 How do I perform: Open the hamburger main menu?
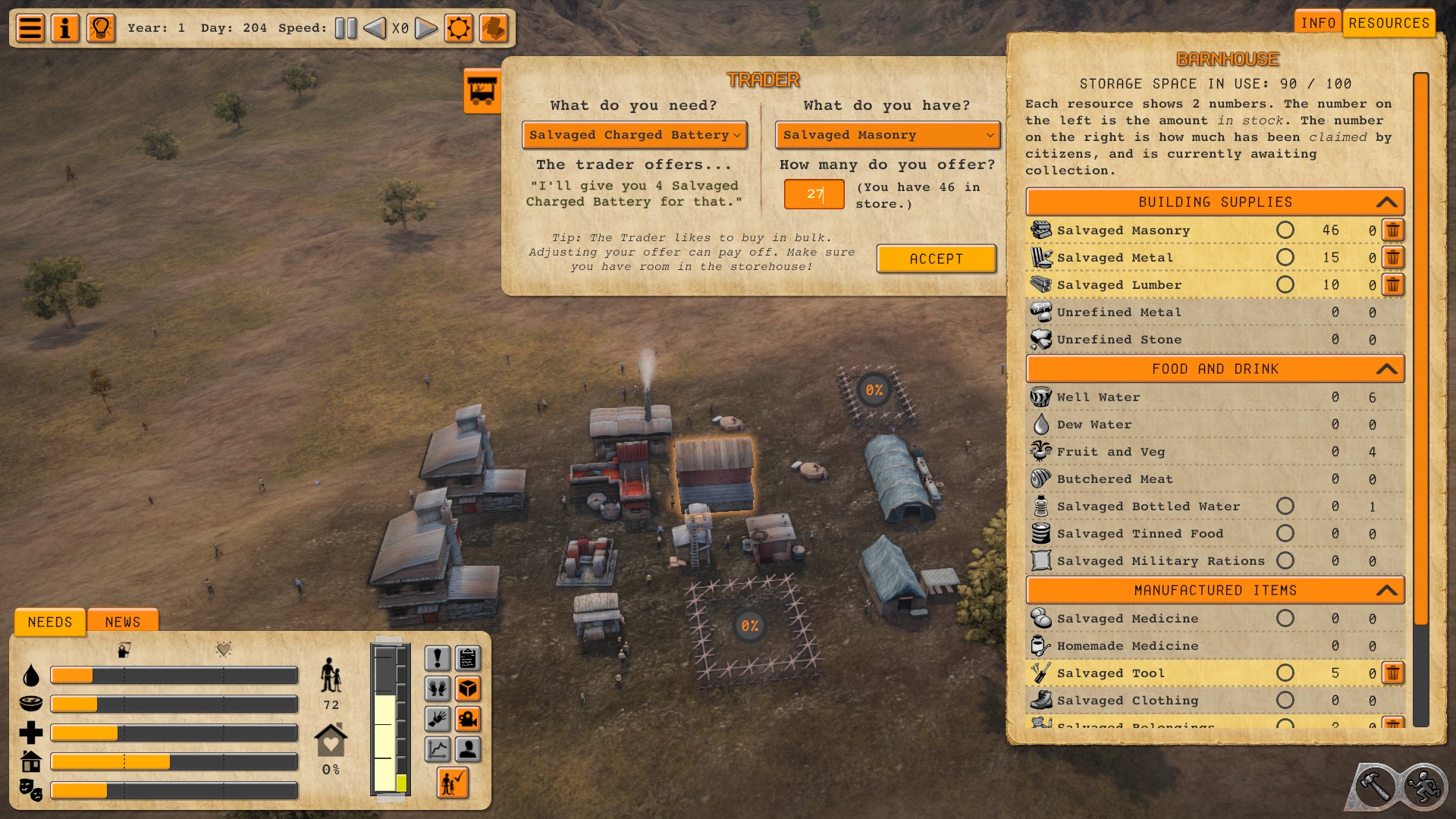[30, 29]
